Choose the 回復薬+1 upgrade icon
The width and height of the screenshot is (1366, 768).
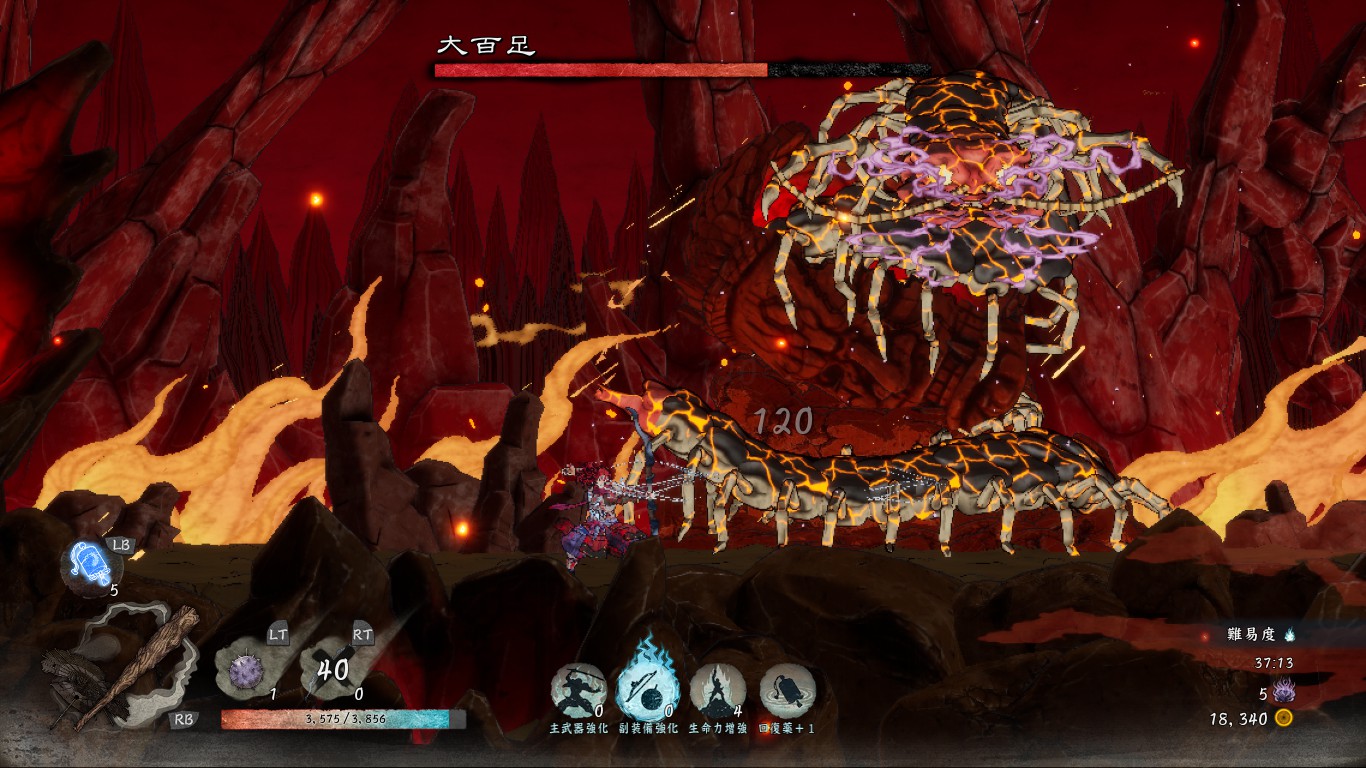[787, 691]
